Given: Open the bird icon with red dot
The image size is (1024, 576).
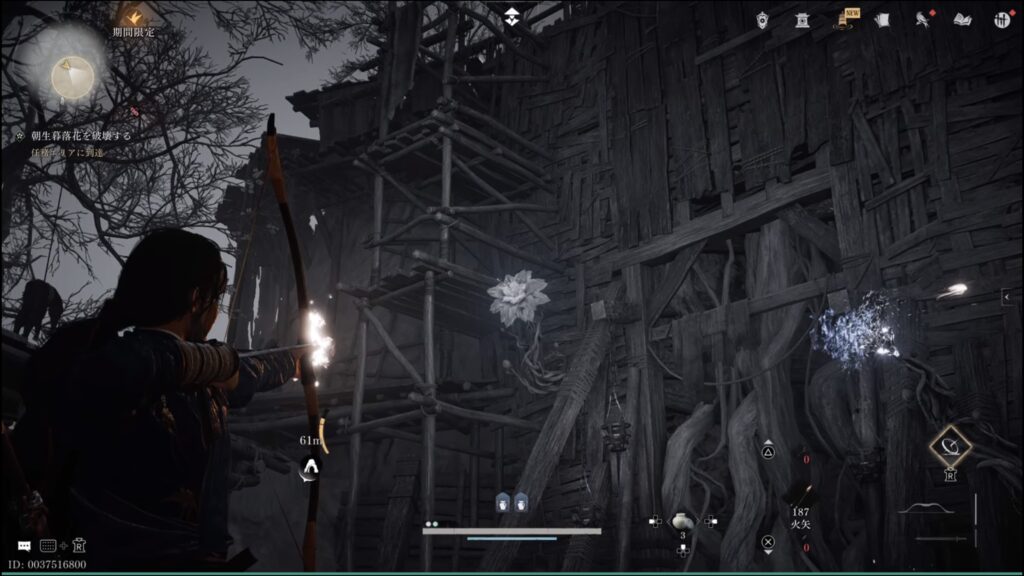Looking at the screenshot, I should pyautogui.click(x=921, y=20).
